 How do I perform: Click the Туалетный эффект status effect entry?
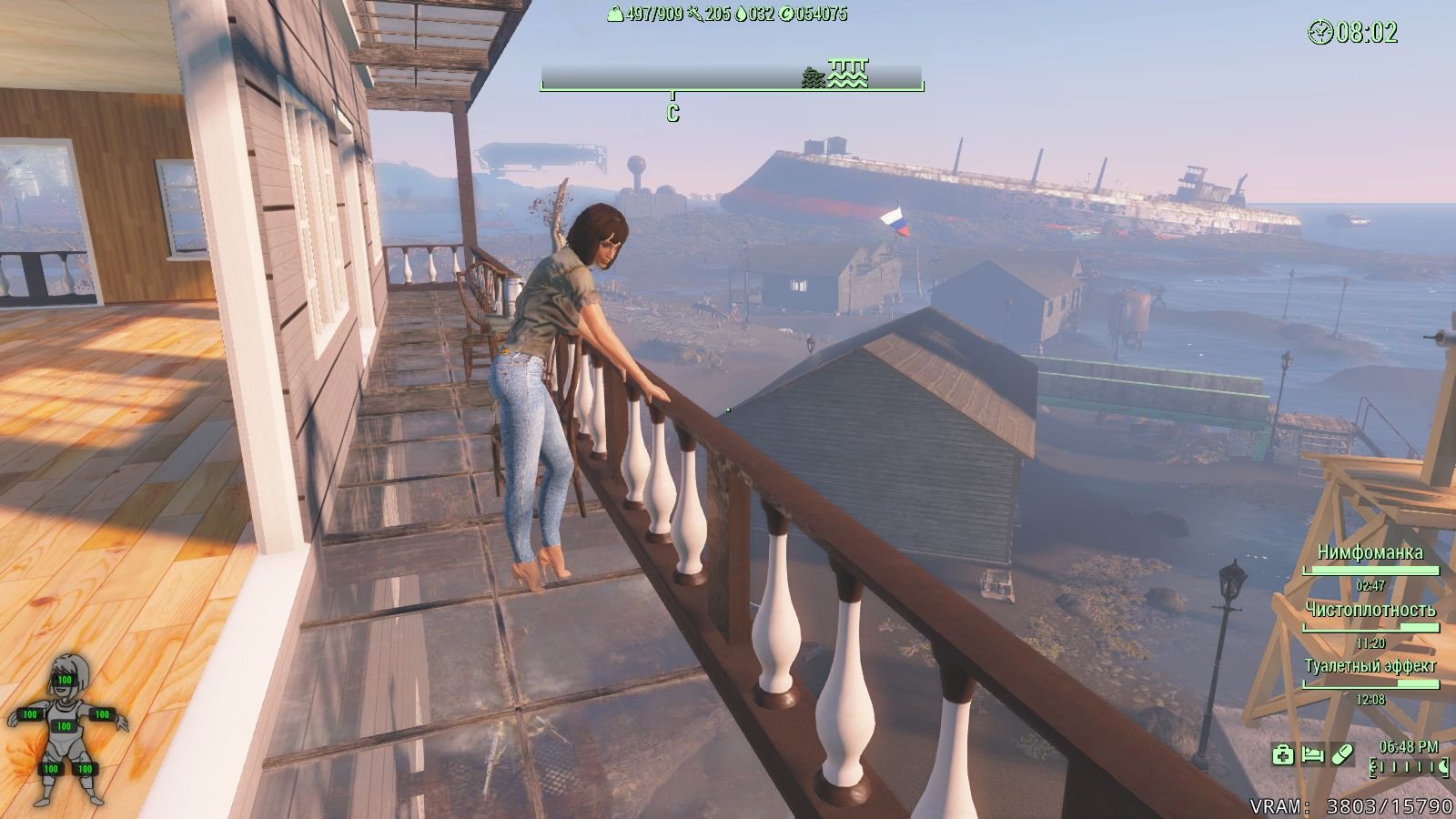1370,666
